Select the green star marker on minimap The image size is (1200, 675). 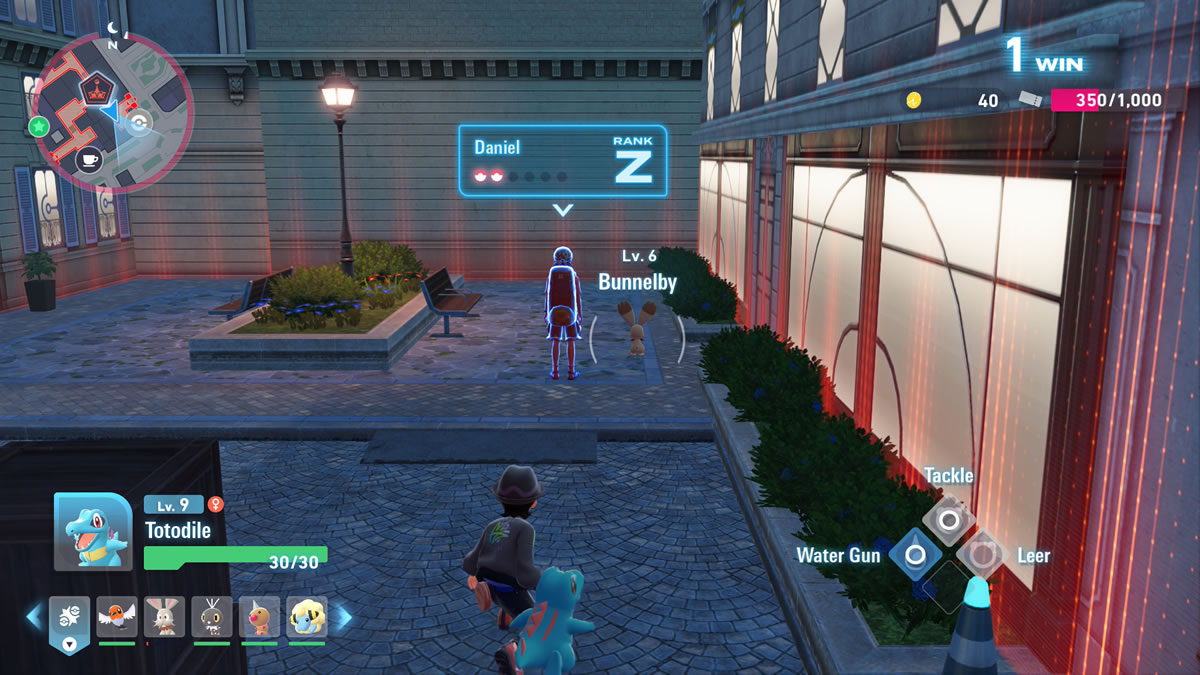click(39, 126)
